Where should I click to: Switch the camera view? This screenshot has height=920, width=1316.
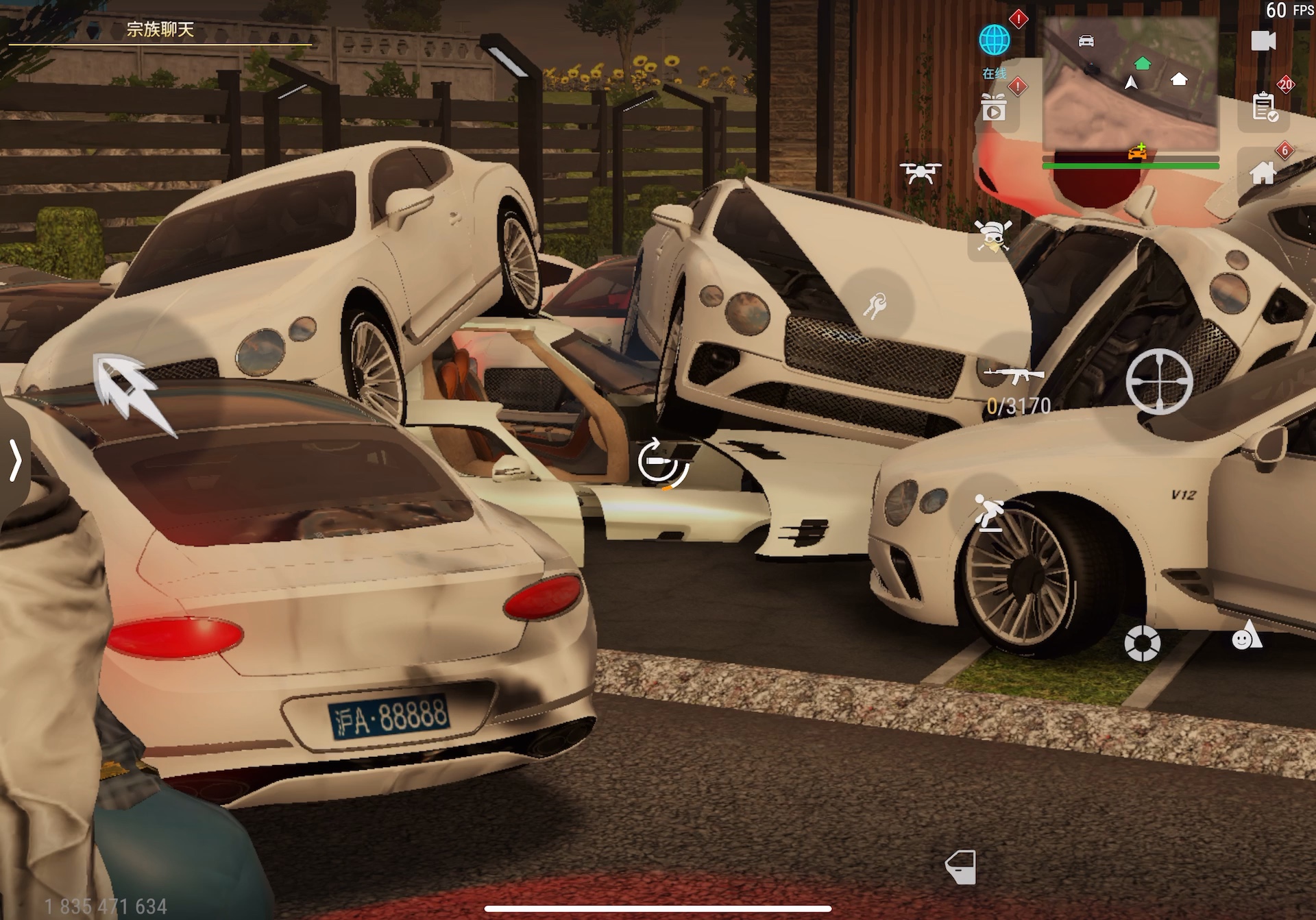(x=1263, y=41)
